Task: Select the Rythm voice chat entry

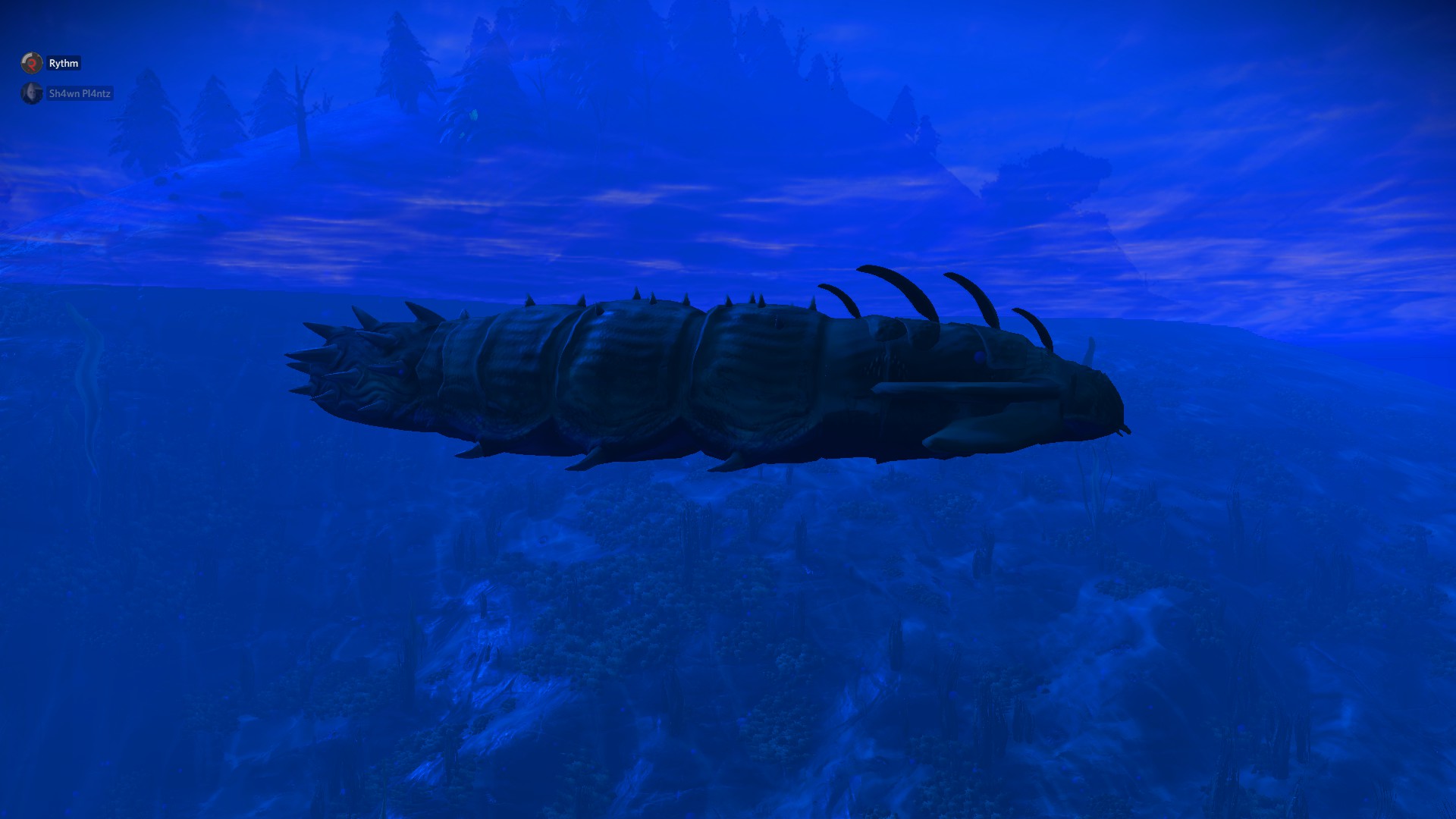Action: (52, 63)
